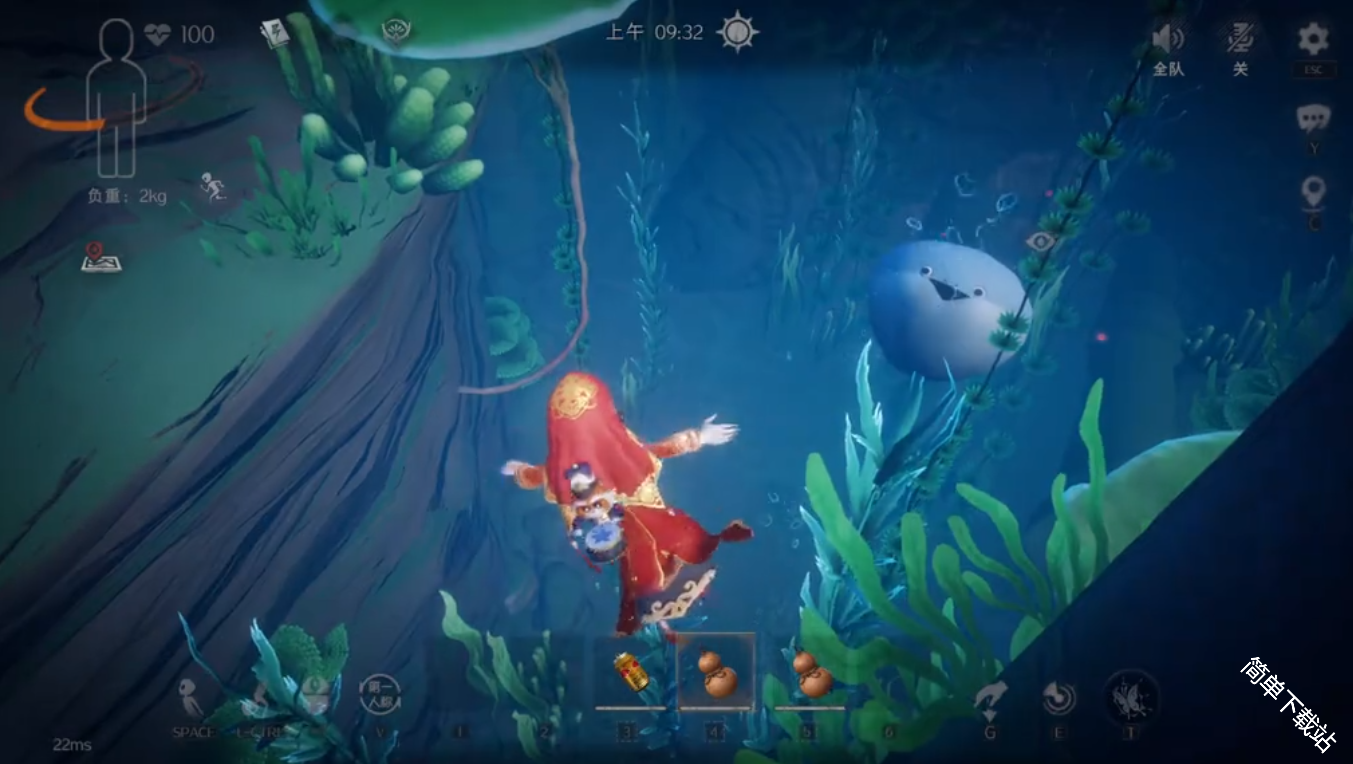This screenshot has width=1353, height=764.
Task: Toggle the team voice speaker (全队)
Action: click(x=1168, y=40)
